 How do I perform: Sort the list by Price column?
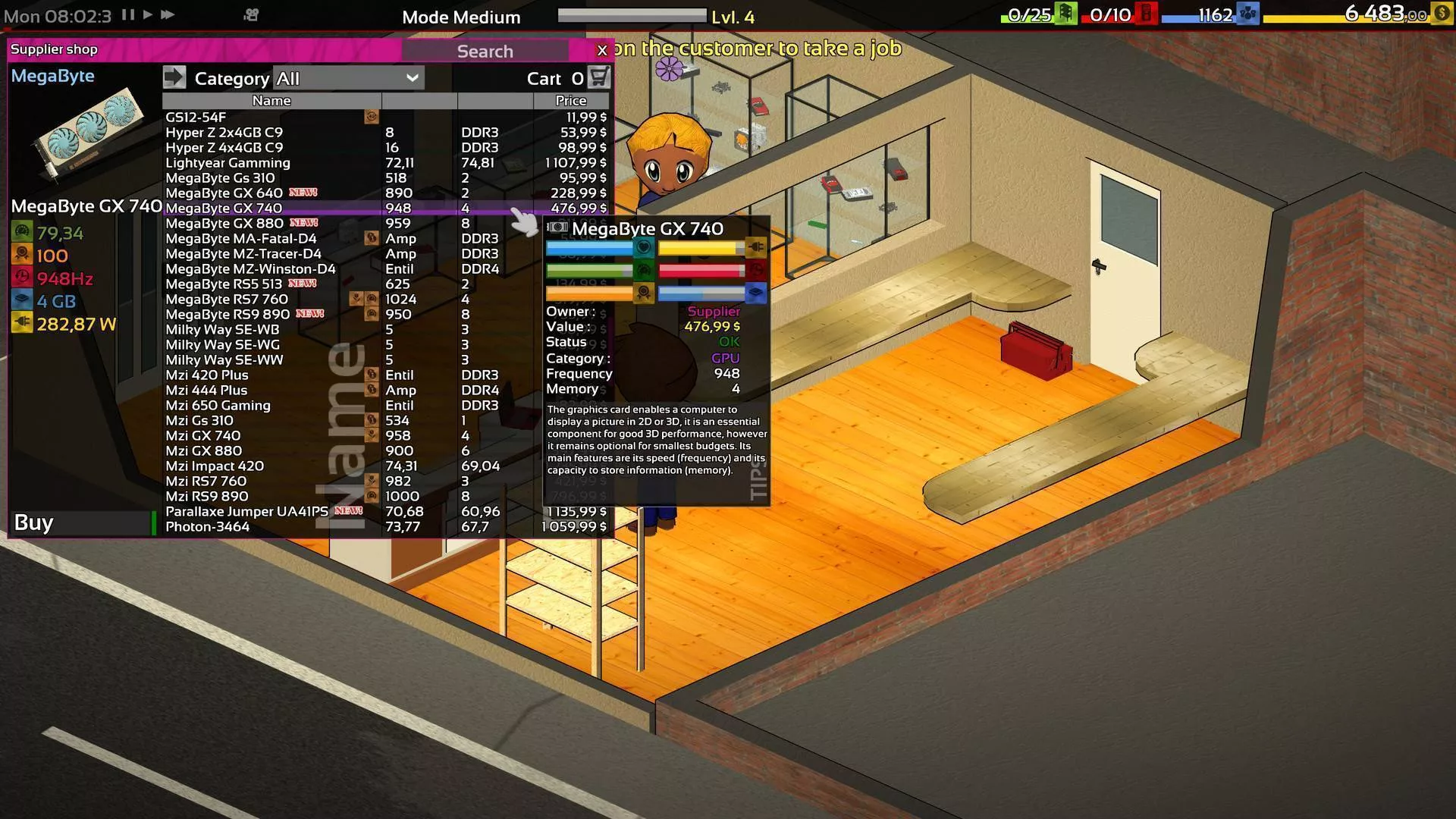[x=570, y=101]
